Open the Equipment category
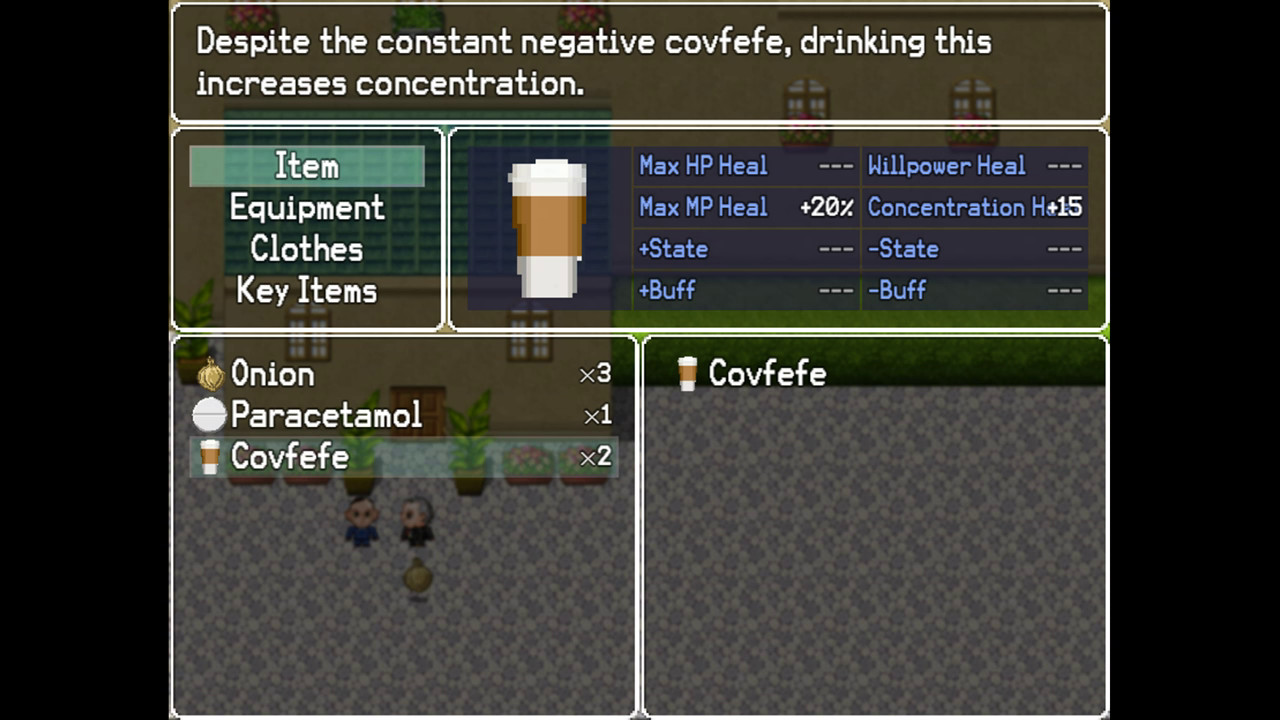 coord(306,207)
